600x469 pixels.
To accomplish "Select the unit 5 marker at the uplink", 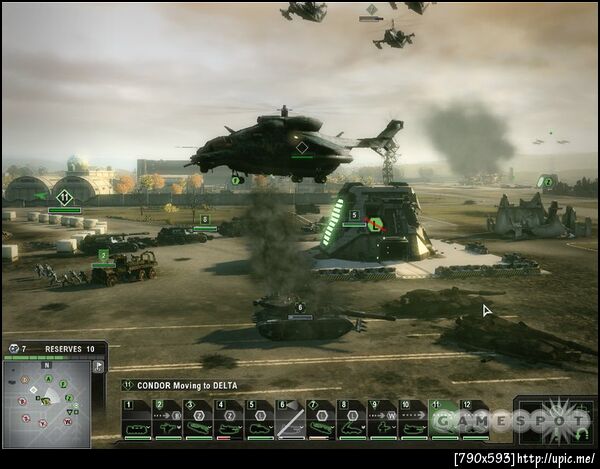I will 354,214.
